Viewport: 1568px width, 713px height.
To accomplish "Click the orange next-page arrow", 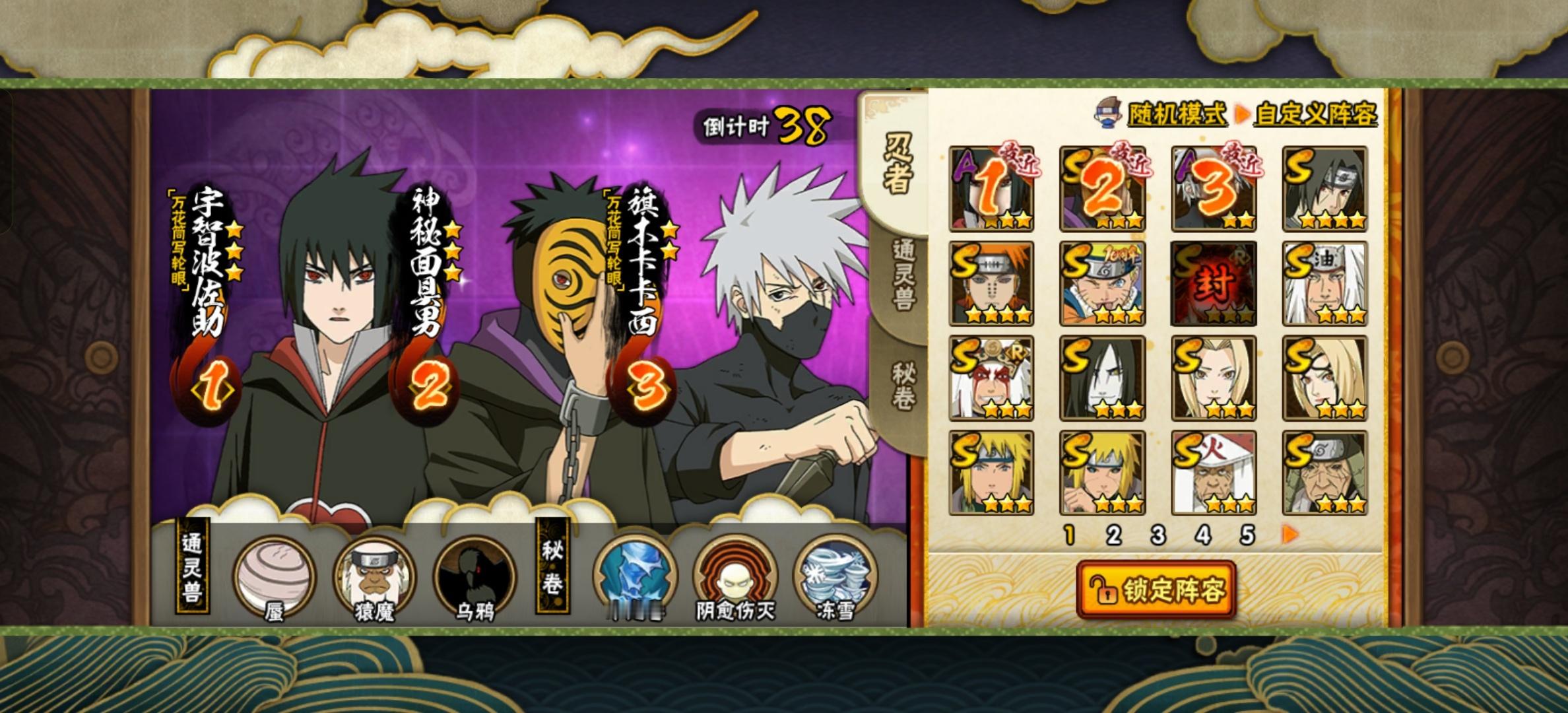I will [1290, 534].
